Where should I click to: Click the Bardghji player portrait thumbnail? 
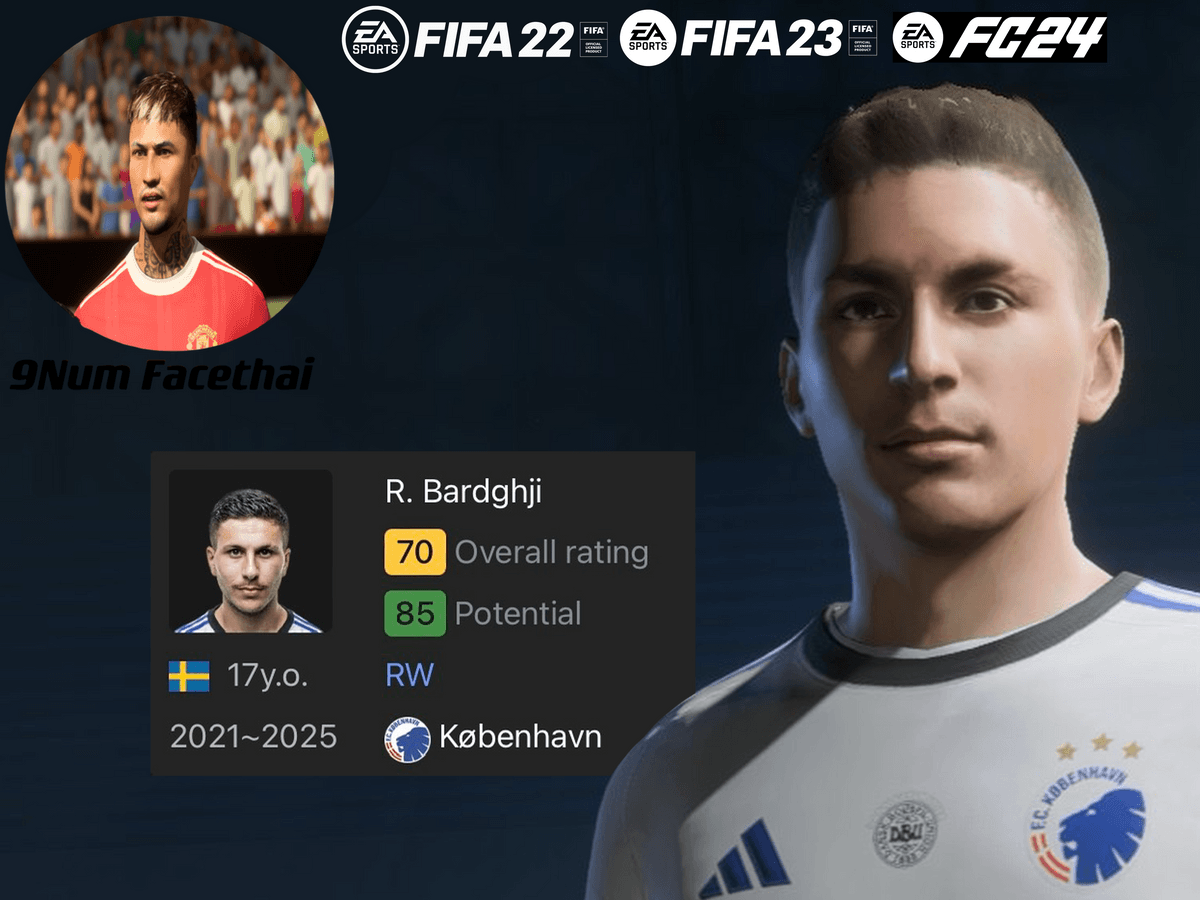point(250,551)
